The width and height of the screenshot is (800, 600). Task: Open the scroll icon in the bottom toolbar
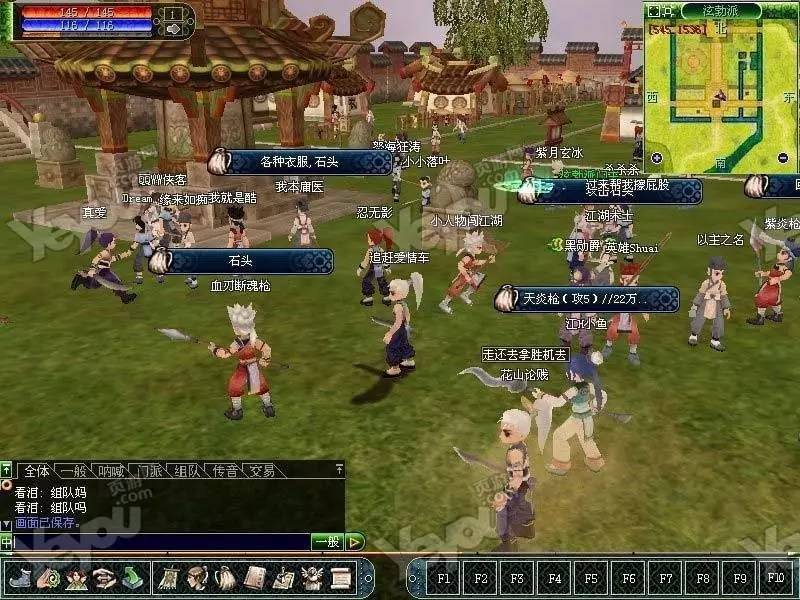[x=341, y=577]
